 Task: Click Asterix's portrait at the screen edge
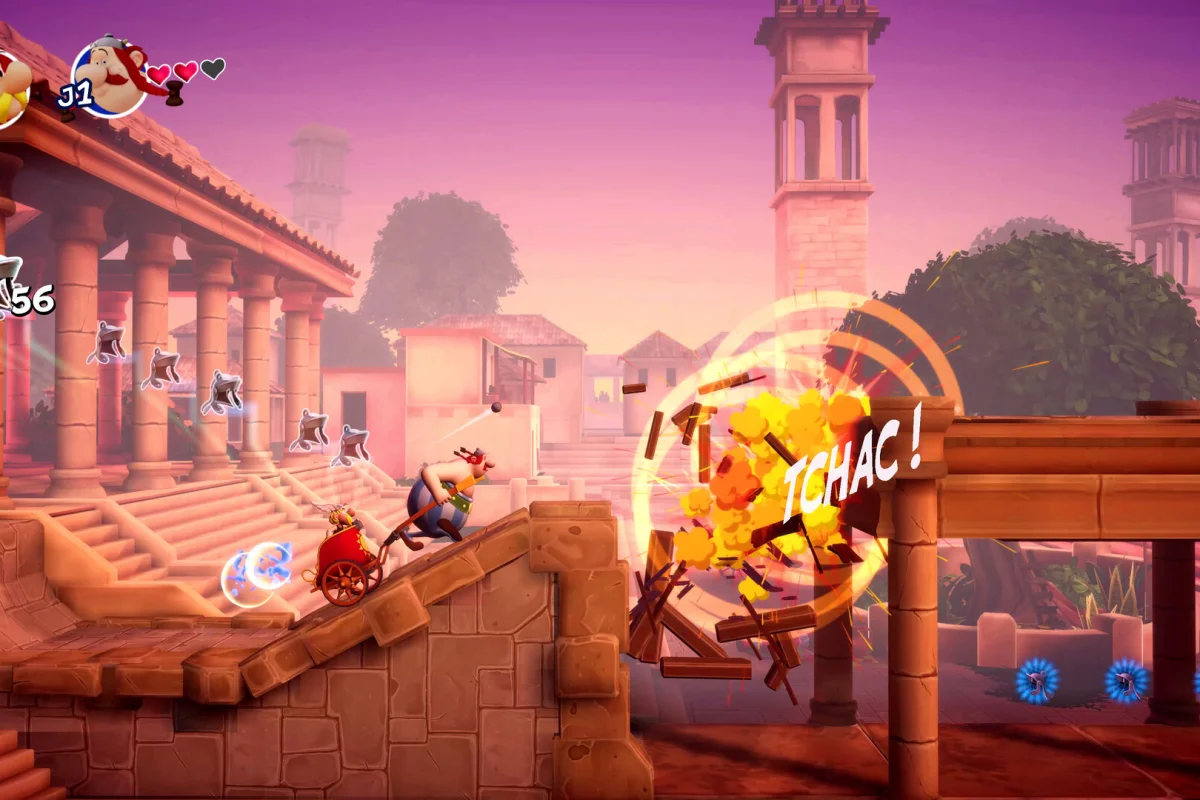coord(10,88)
